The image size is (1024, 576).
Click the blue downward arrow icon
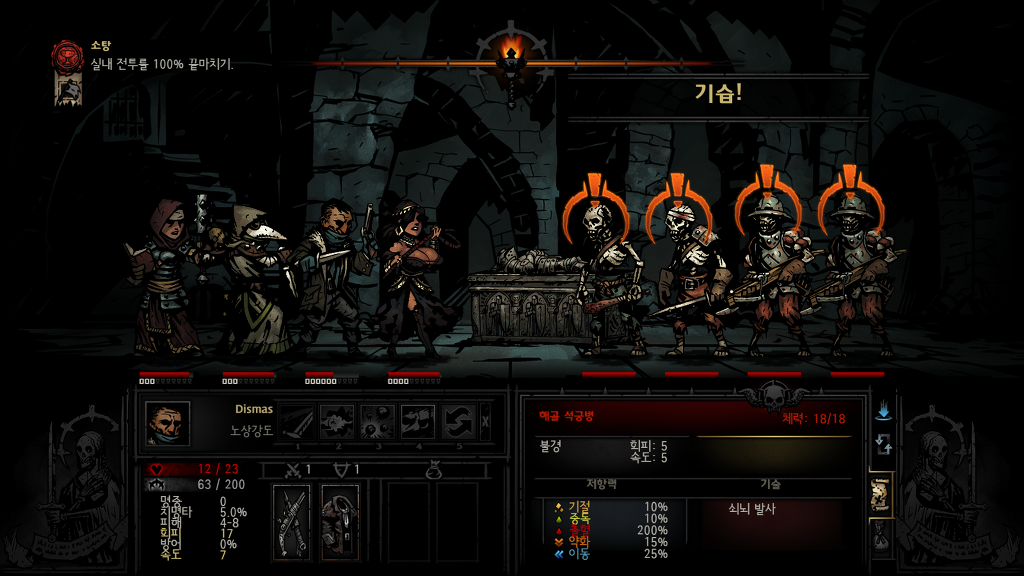coord(883,412)
